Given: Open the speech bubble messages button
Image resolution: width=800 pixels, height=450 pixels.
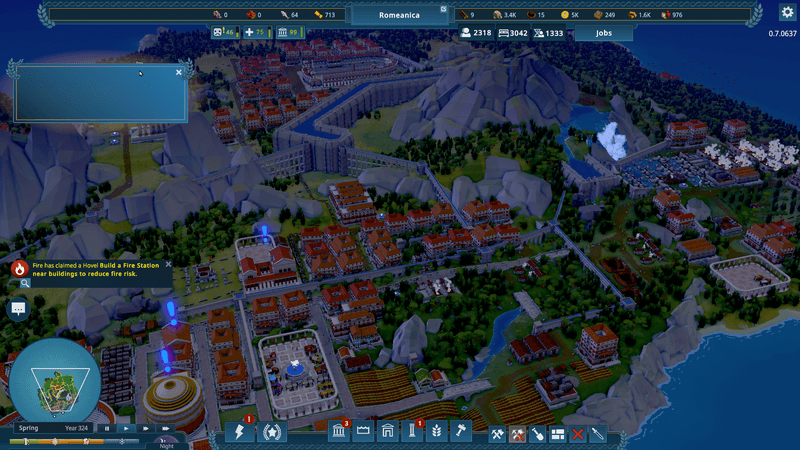Looking at the screenshot, I should click(18, 308).
